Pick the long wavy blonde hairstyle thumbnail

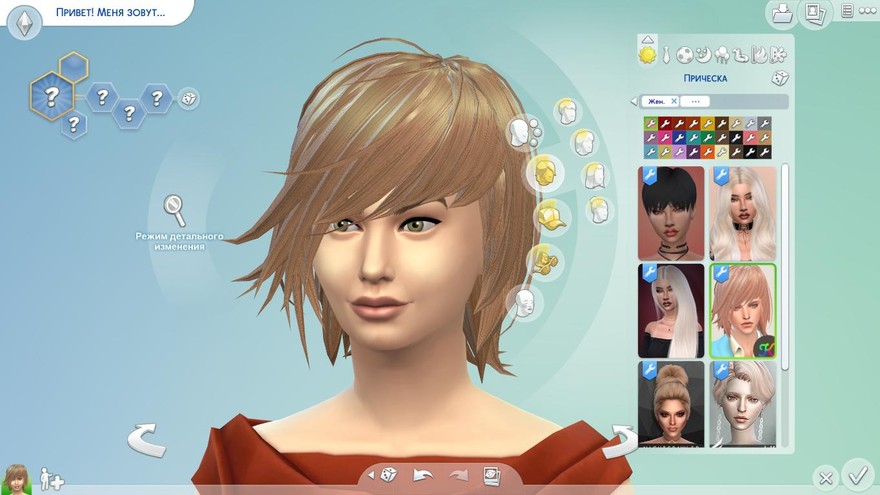743,214
